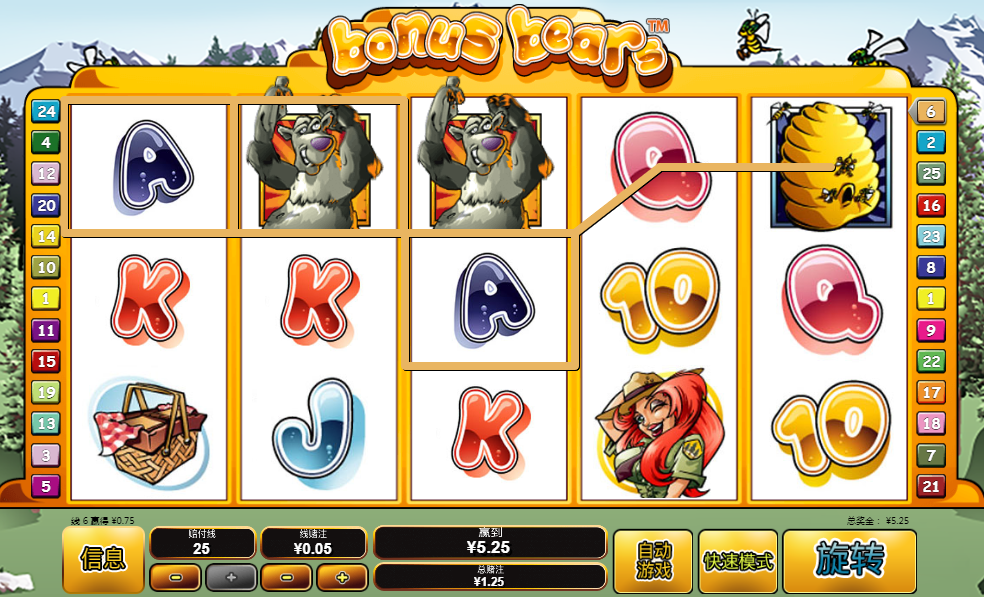Activate payline number 20

[x=45, y=205]
